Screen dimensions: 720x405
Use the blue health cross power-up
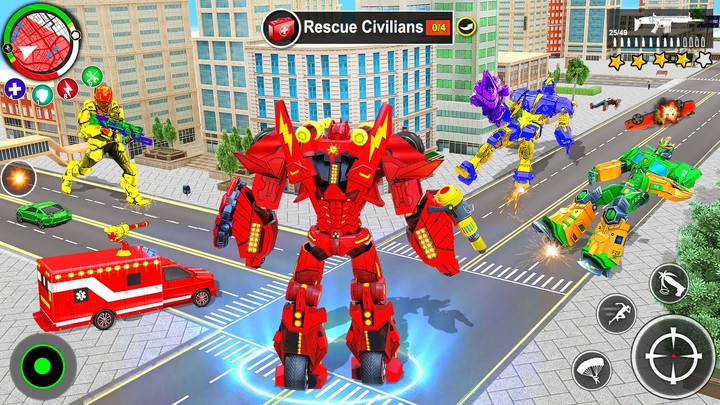pyautogui.click(x=15, y=88)
